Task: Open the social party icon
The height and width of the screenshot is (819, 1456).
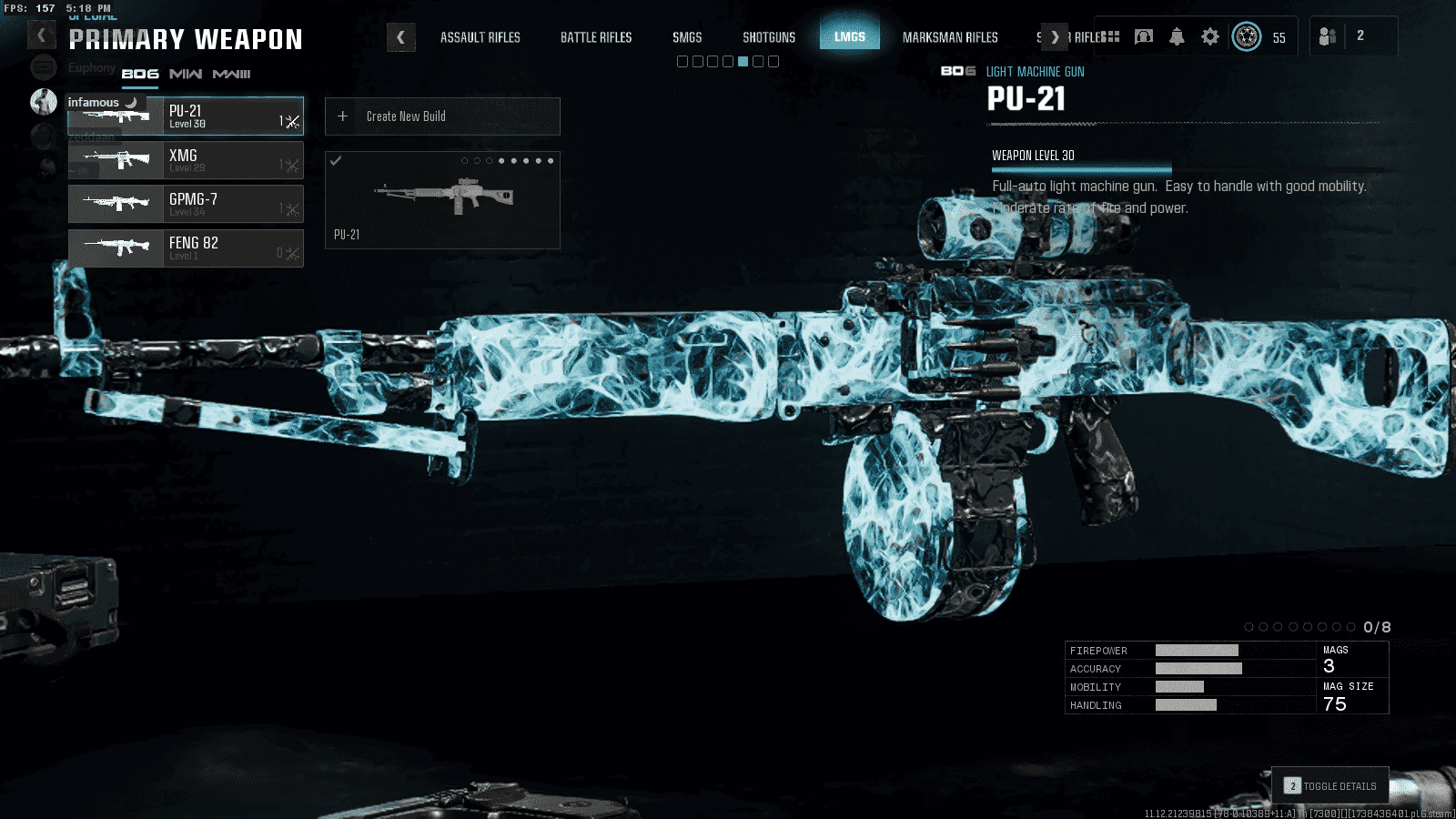Action: (x=1329, y=36)
